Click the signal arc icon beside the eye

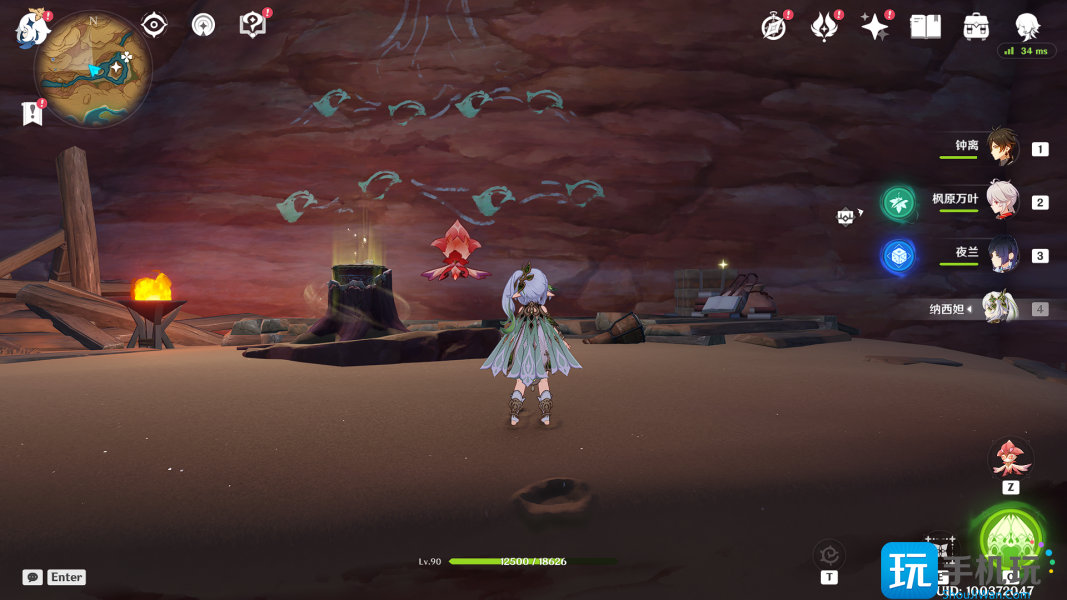click(203, 25)
